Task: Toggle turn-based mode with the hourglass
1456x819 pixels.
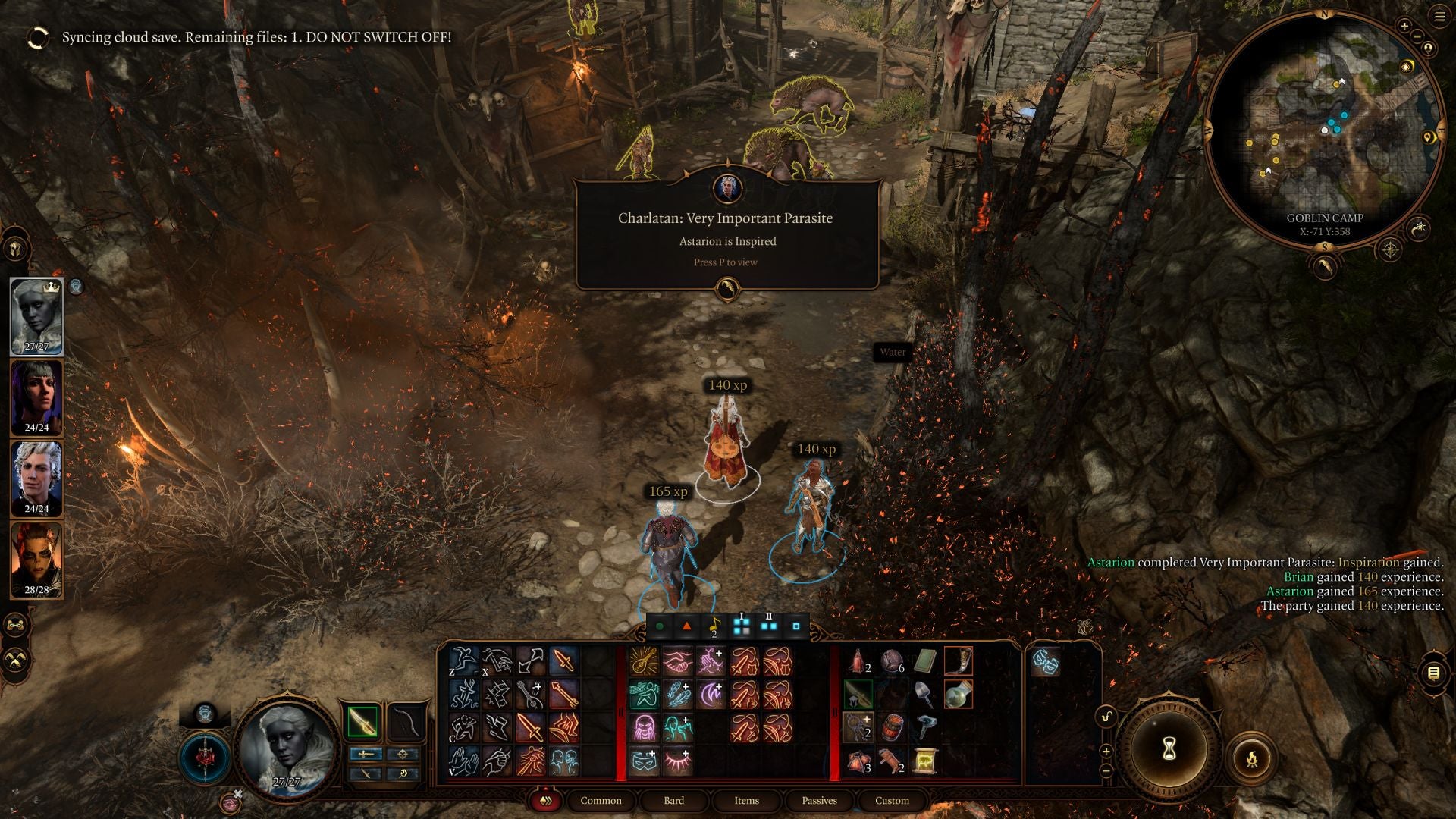Action: click(1169, 750)
